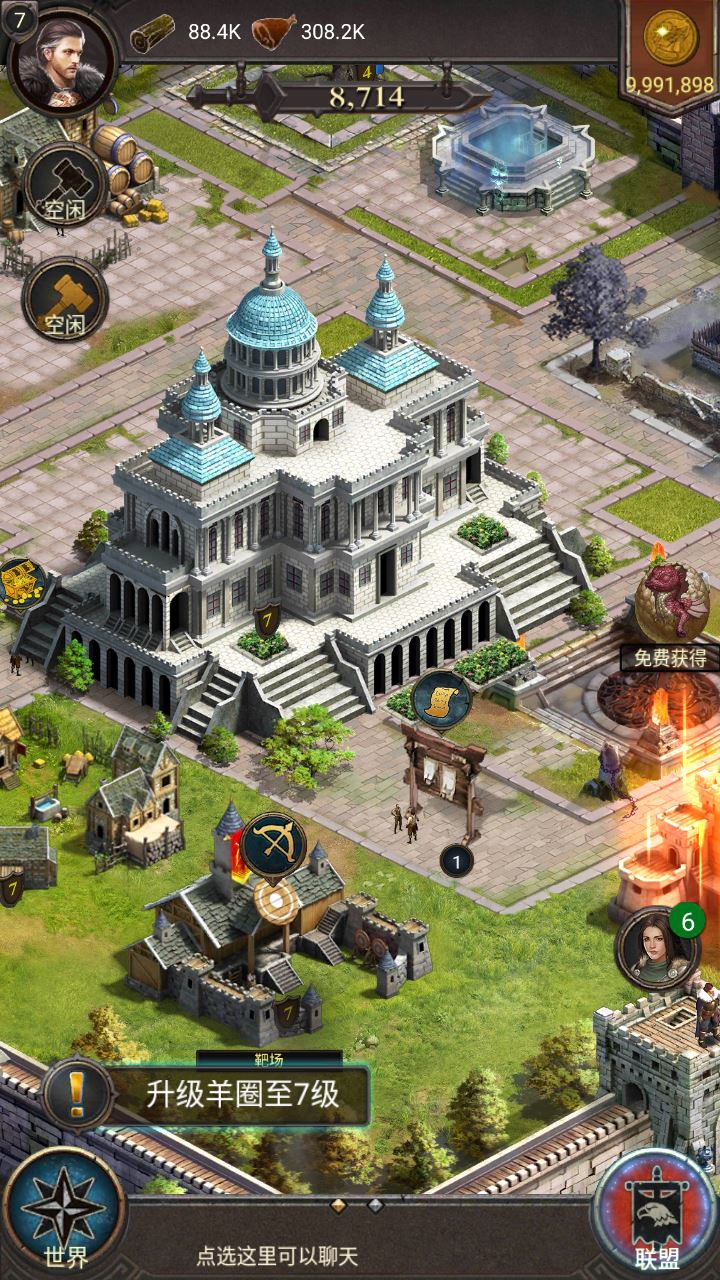Collect the free dragon egg reward
Viewport: 720px width, 1280px height.
[671, 612]
